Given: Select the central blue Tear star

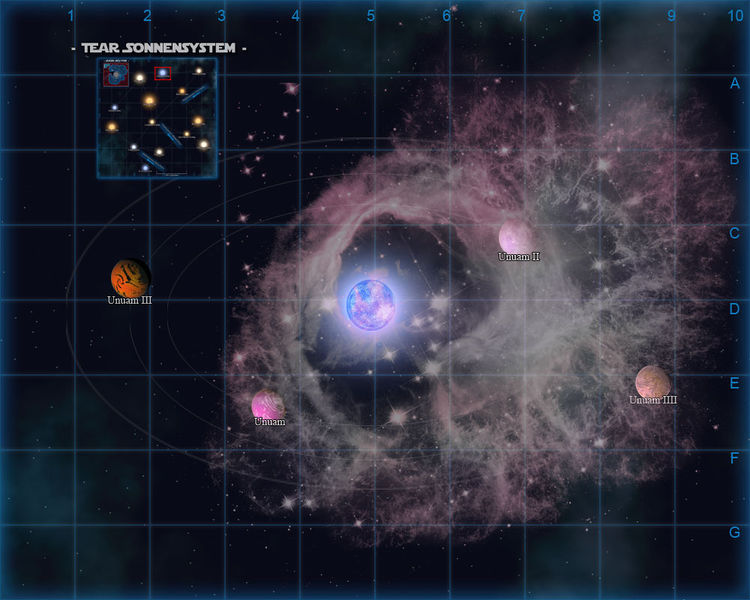Looking at the screenshot, I should pyautogui.click(x=372, y=303).
